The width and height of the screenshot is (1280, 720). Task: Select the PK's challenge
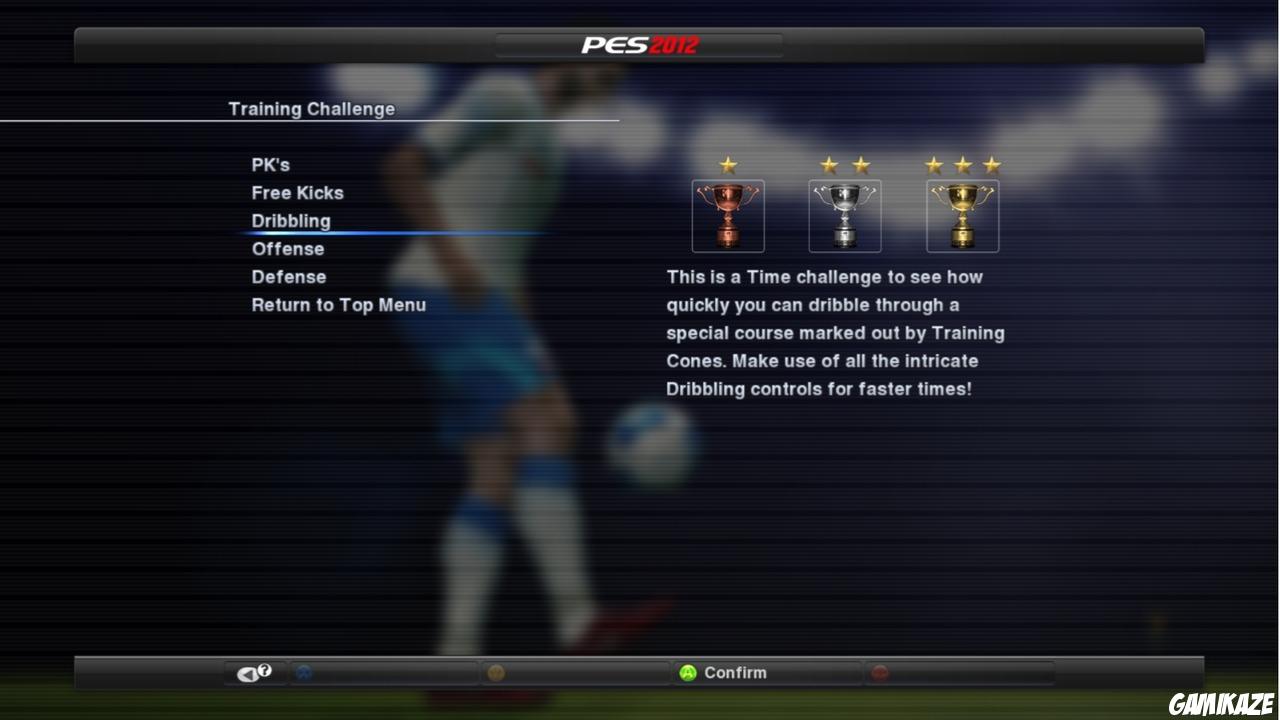[270, 165]
